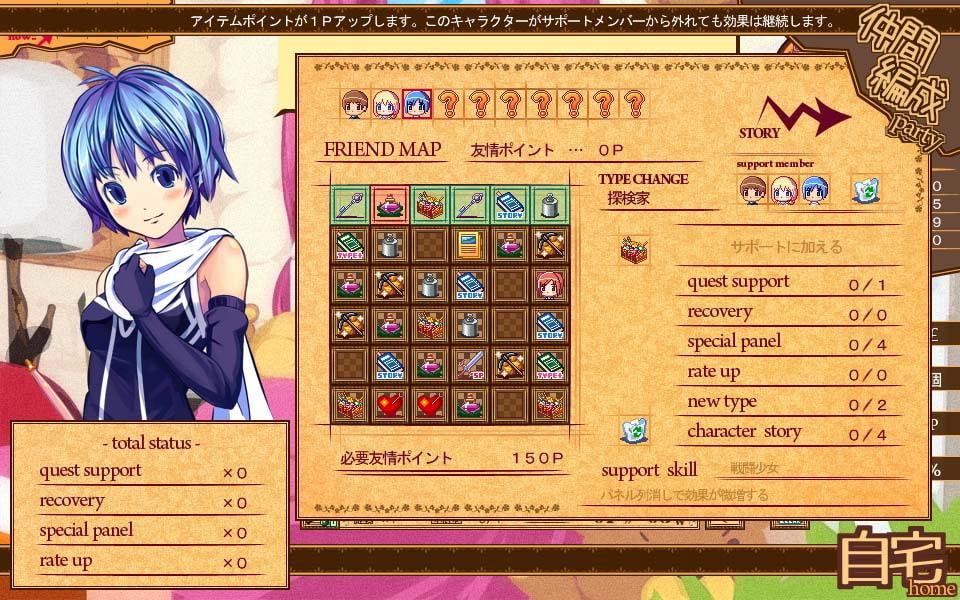The width and height of the screenshot is (960, 600).
Task: Click the TYPE CHANGE option
Action: [x=643, y=179]
